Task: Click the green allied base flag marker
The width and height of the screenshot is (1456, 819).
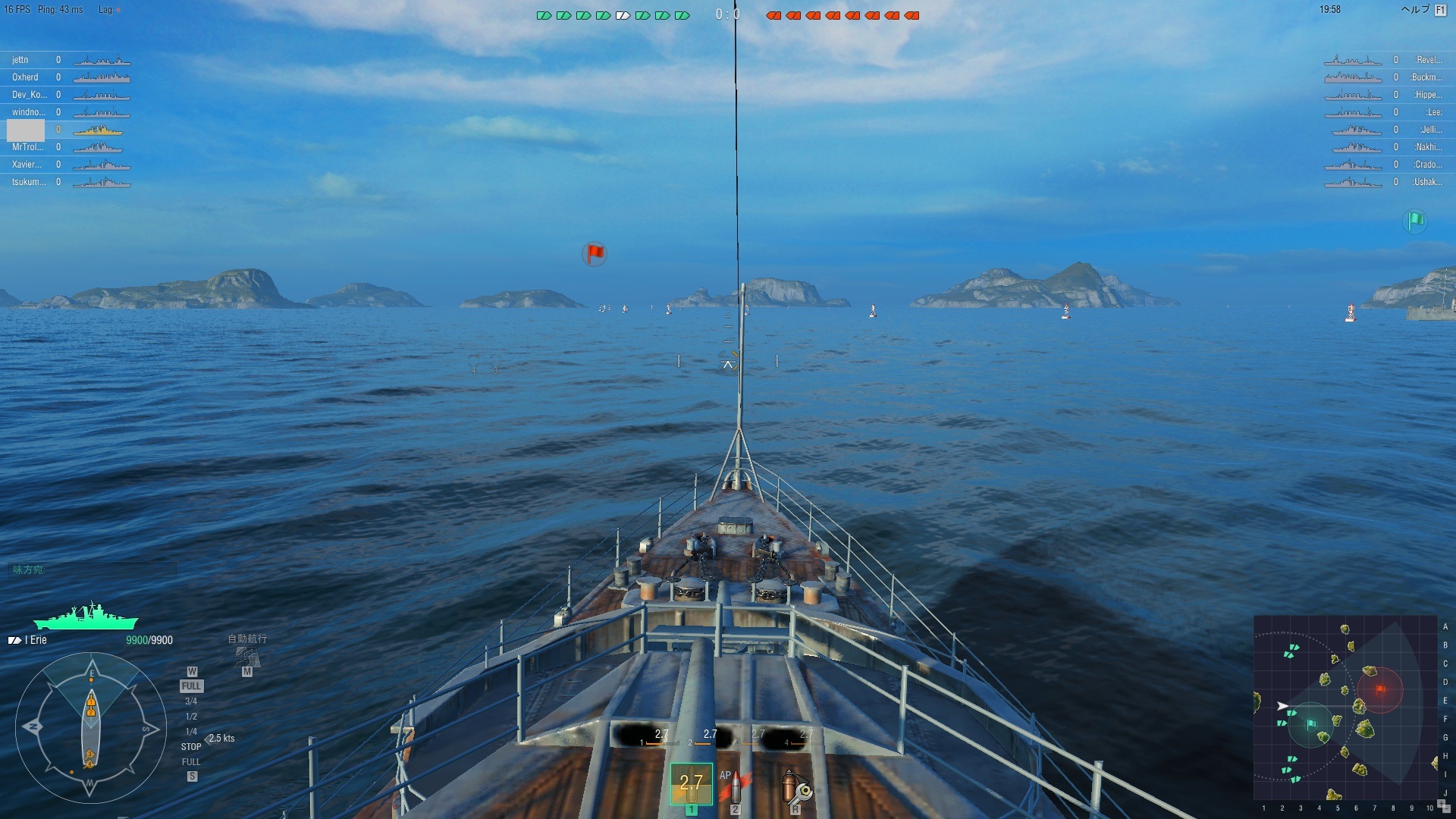Action: tap(1415, 221)
